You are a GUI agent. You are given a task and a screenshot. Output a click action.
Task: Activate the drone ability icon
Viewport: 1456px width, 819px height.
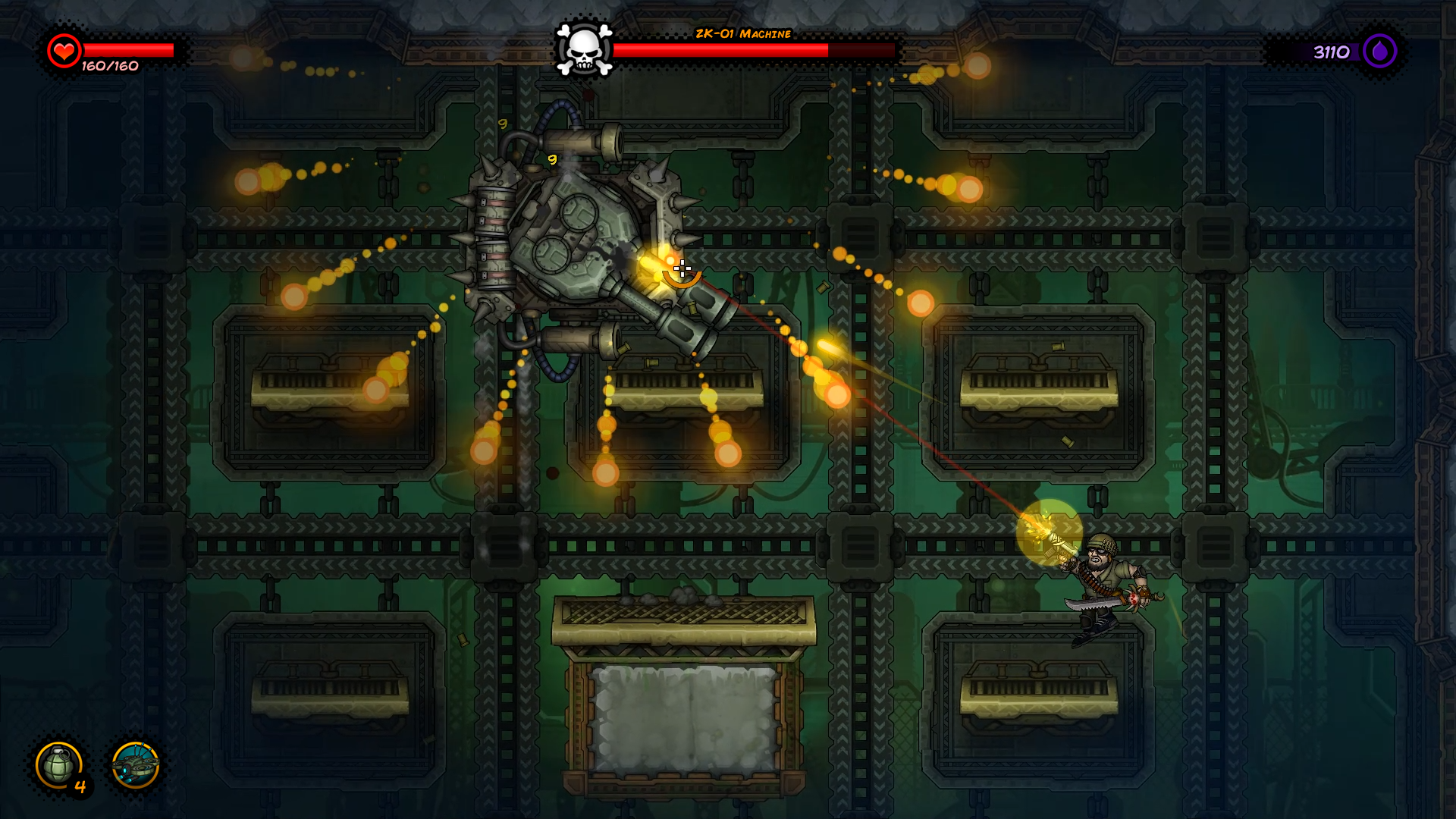pyautogui.click(x=135, y=765)
